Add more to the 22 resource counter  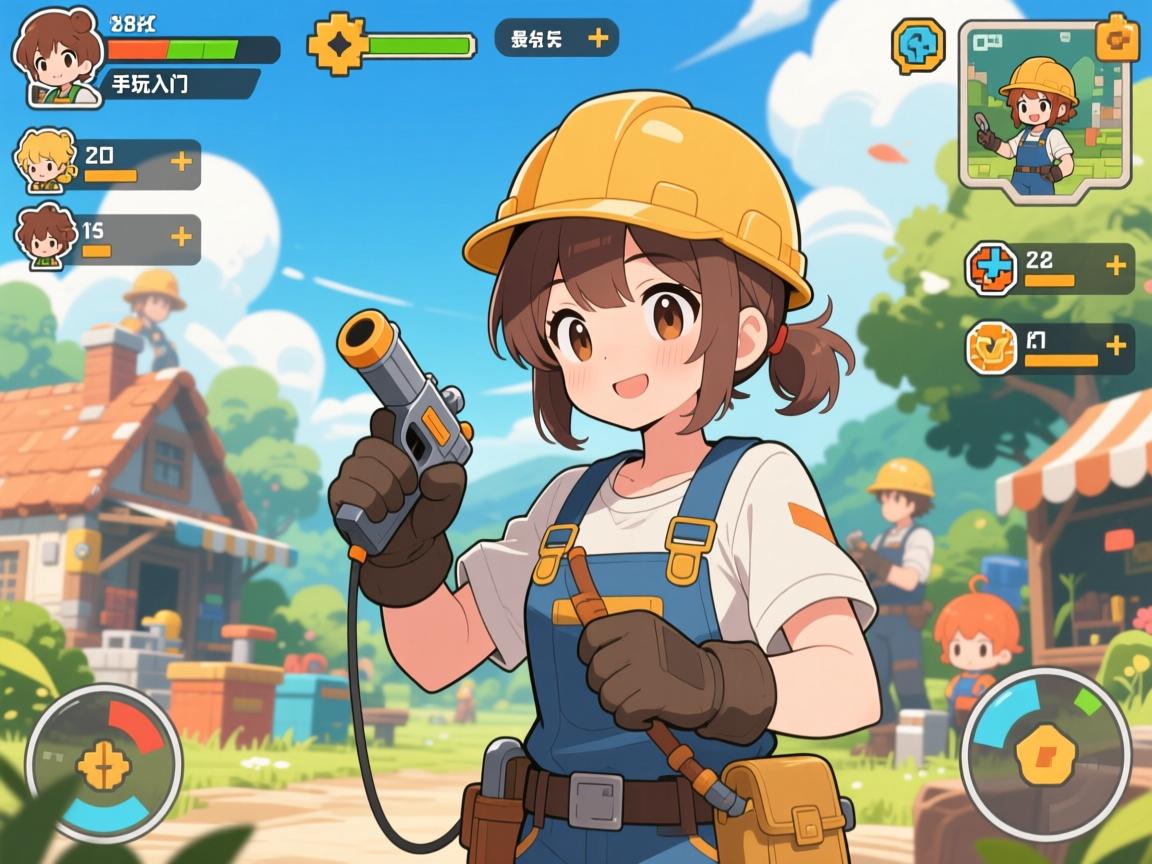click(1115, 266)
